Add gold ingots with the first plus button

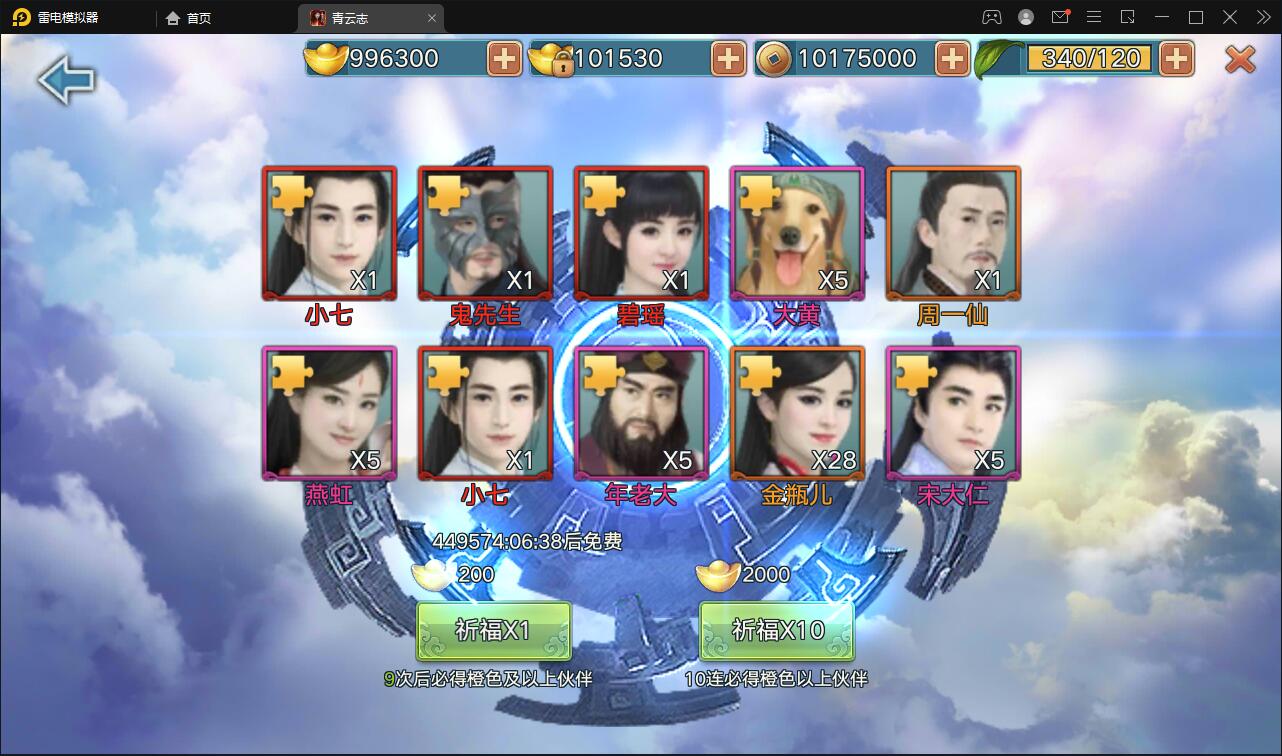coord(504,59)
